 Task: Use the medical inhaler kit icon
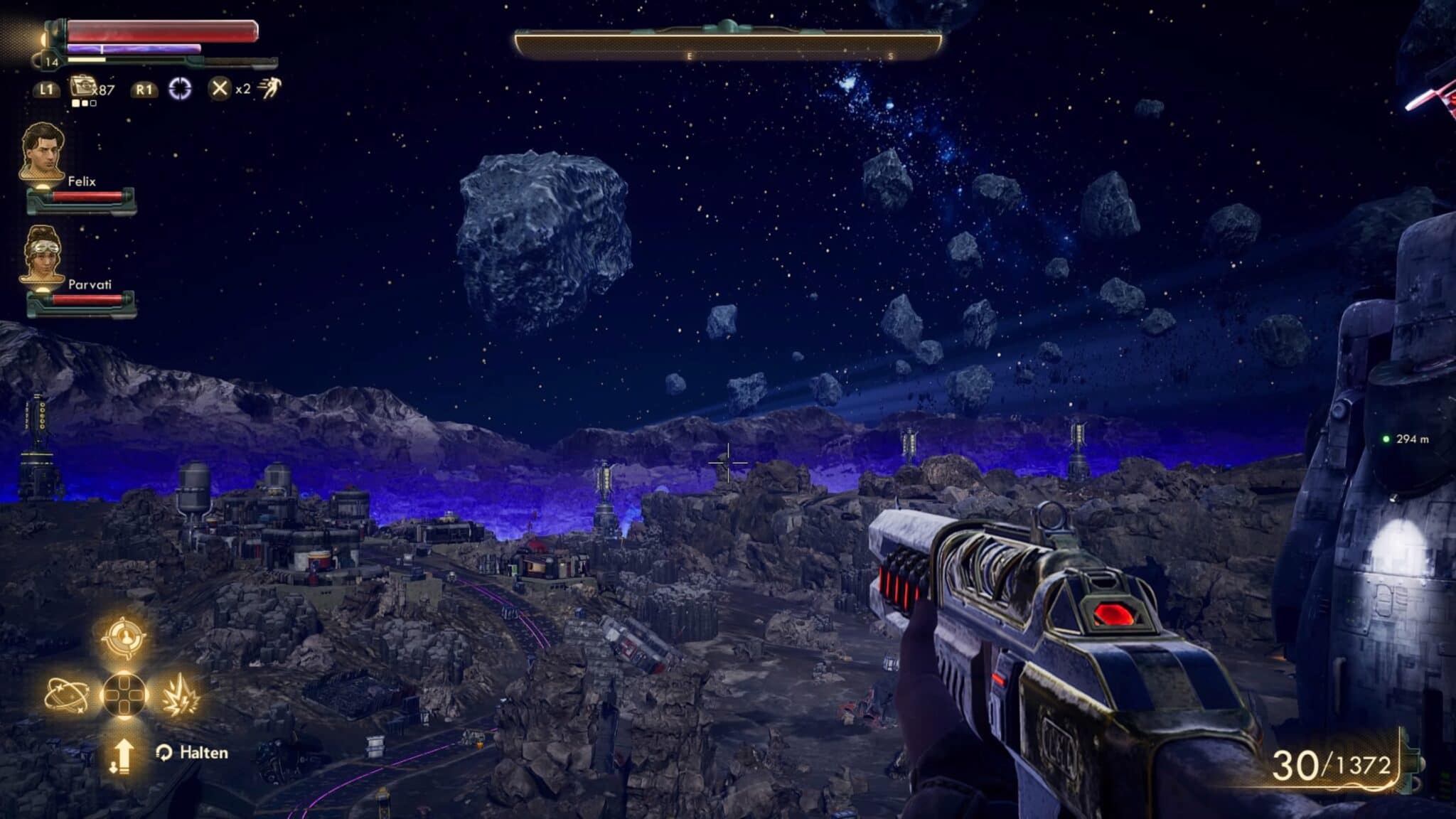pyautogui.click(x=84, y=87)
